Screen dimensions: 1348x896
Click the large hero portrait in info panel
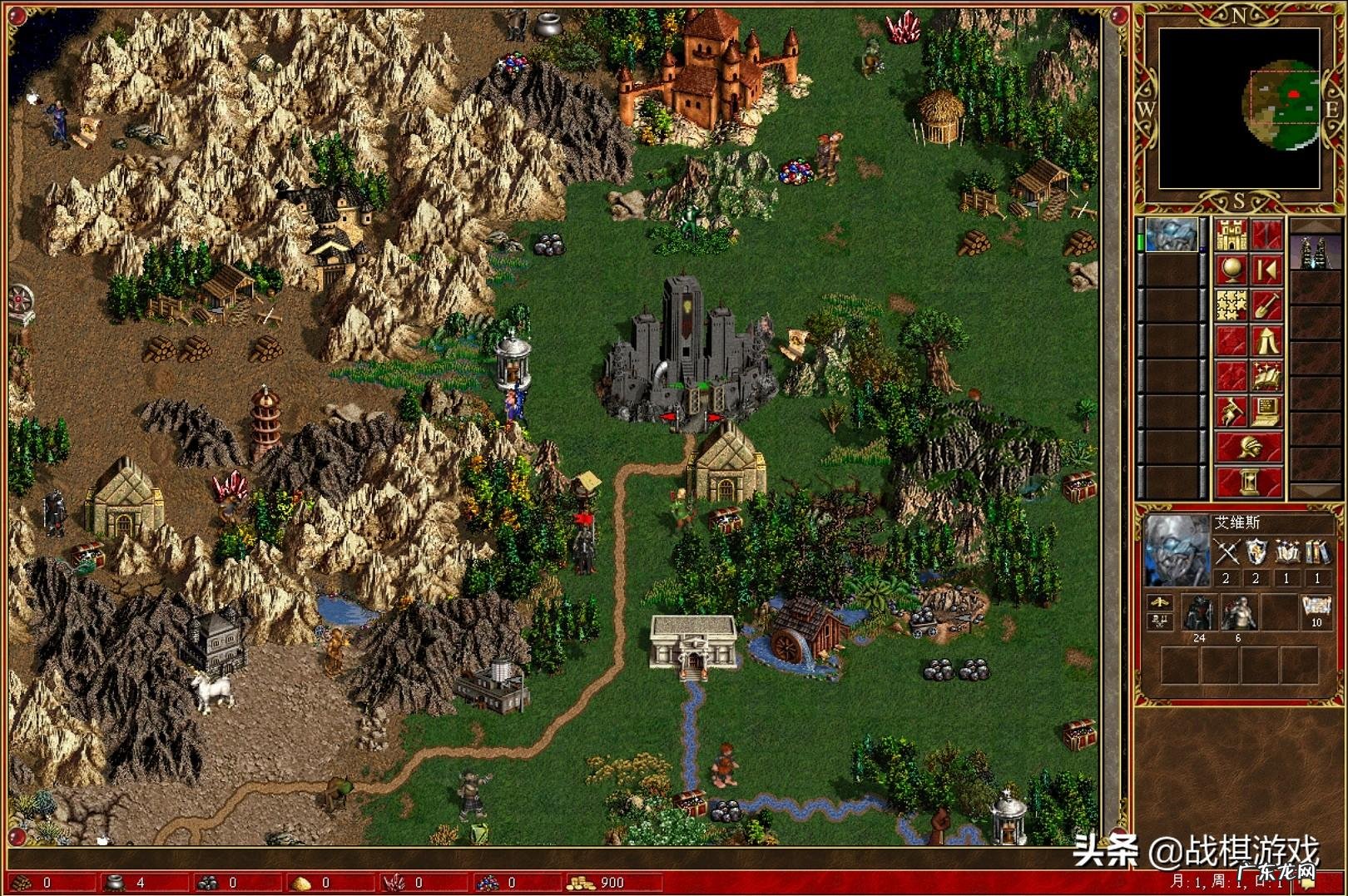point(1177,550)
